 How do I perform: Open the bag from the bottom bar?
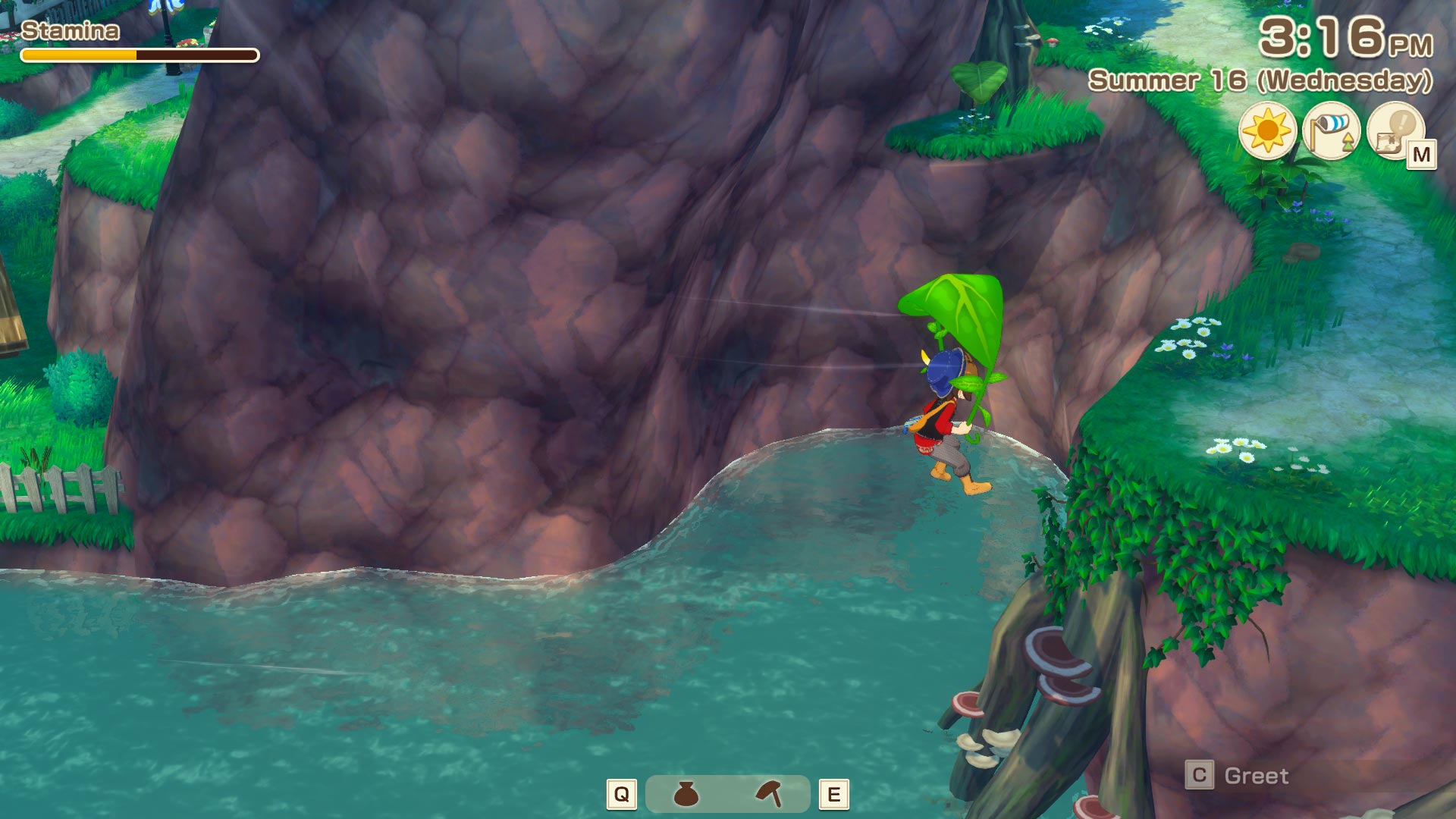[686, 794]
